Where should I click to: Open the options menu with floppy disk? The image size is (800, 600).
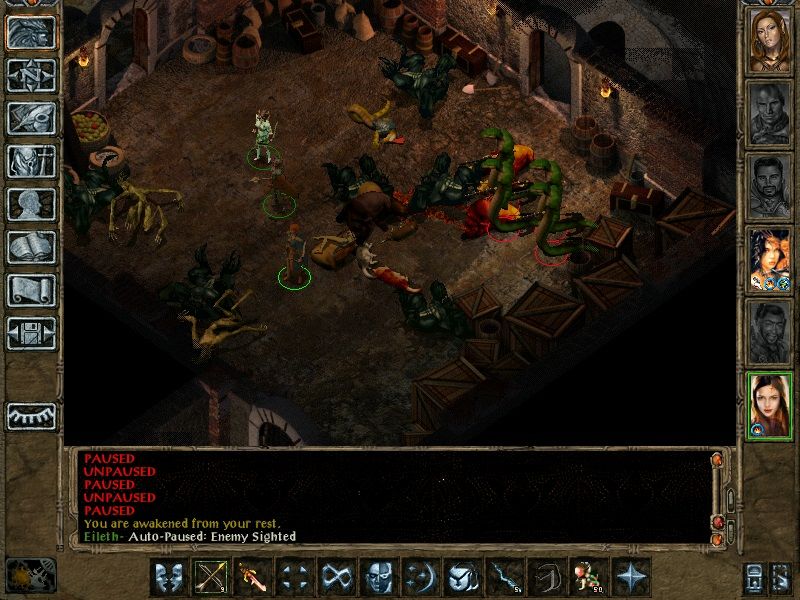point(31,333)
